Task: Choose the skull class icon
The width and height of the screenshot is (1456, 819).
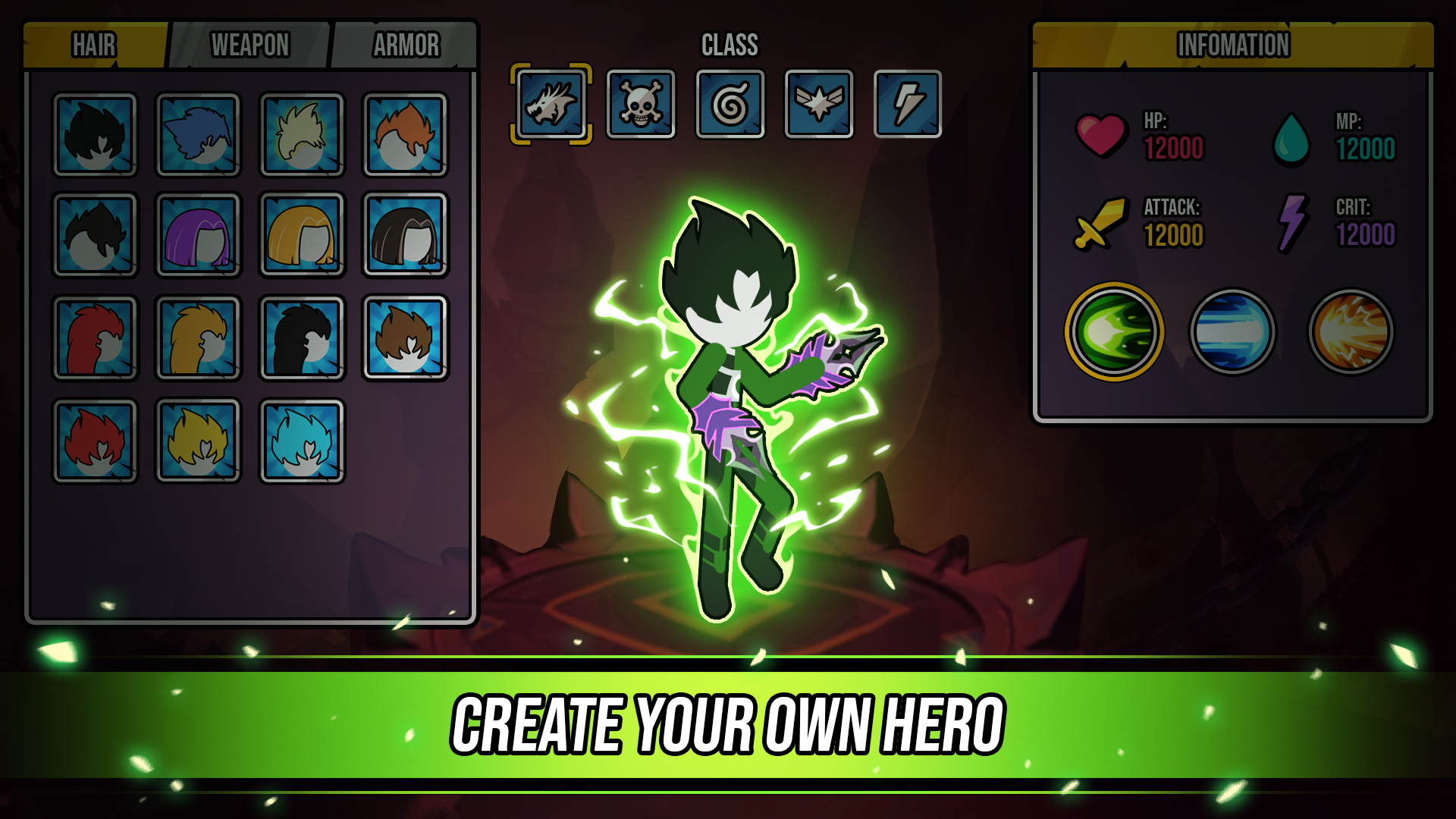Action: coord(641,104)
